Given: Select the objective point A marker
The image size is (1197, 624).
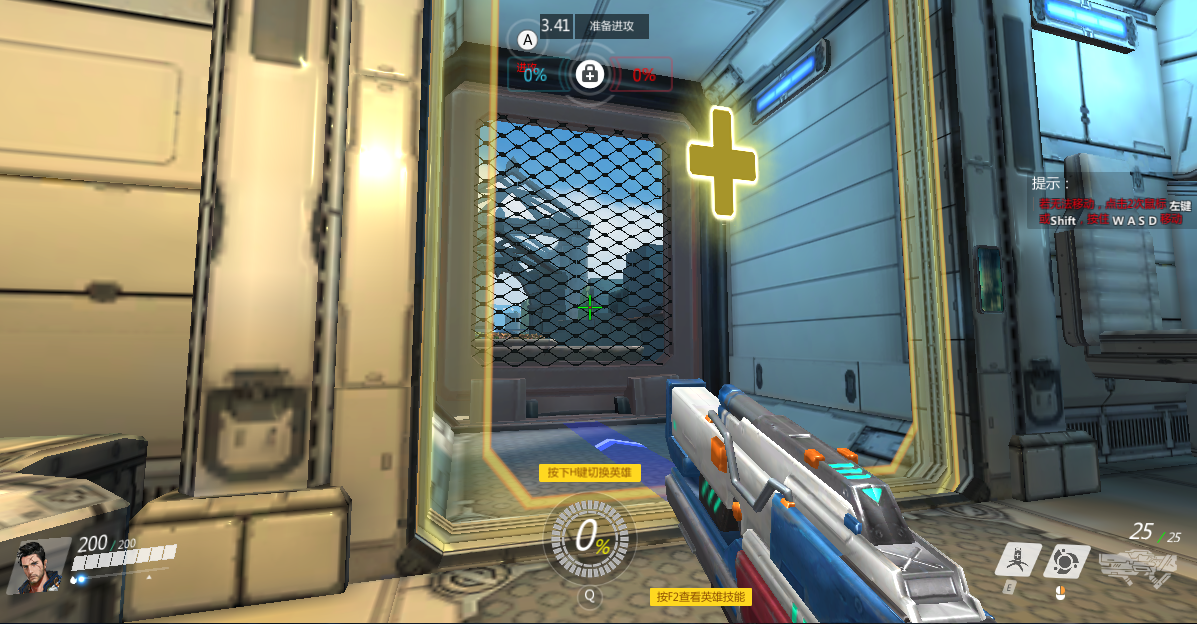Looking at the screenshot, I should [x=528, y=41].
